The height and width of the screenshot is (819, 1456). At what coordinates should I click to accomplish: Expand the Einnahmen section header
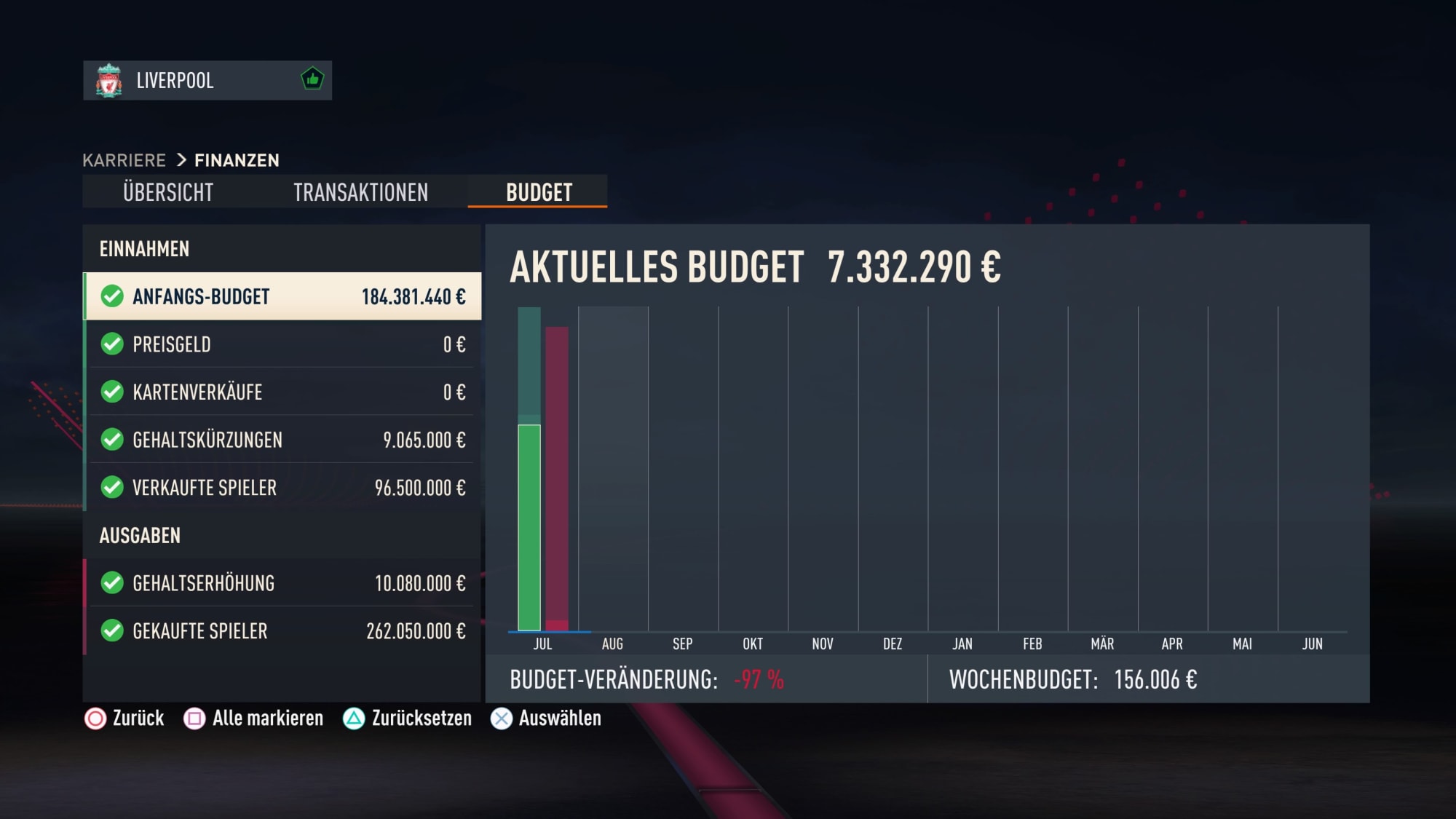coord(145,248)
